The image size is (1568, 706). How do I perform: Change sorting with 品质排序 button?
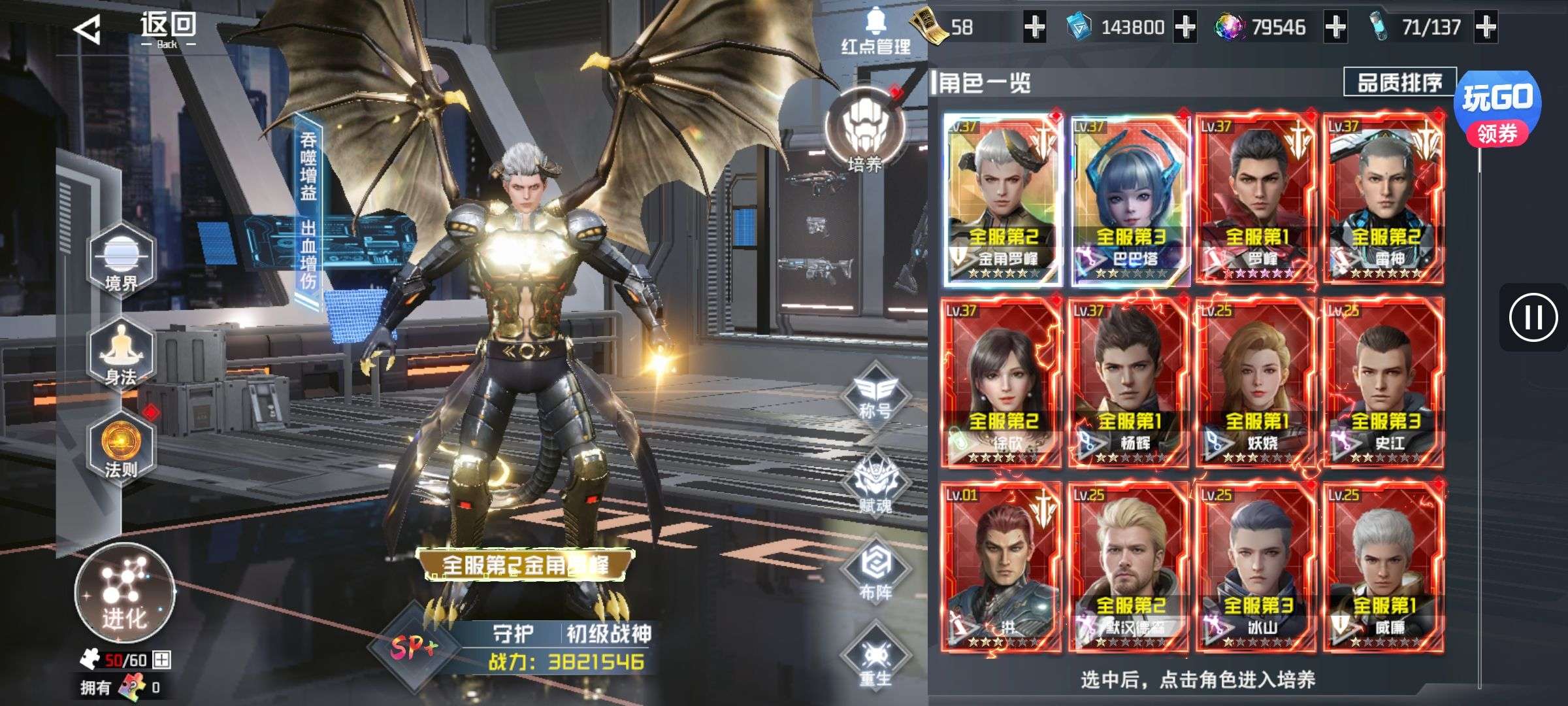click(x=1399, y=82)
